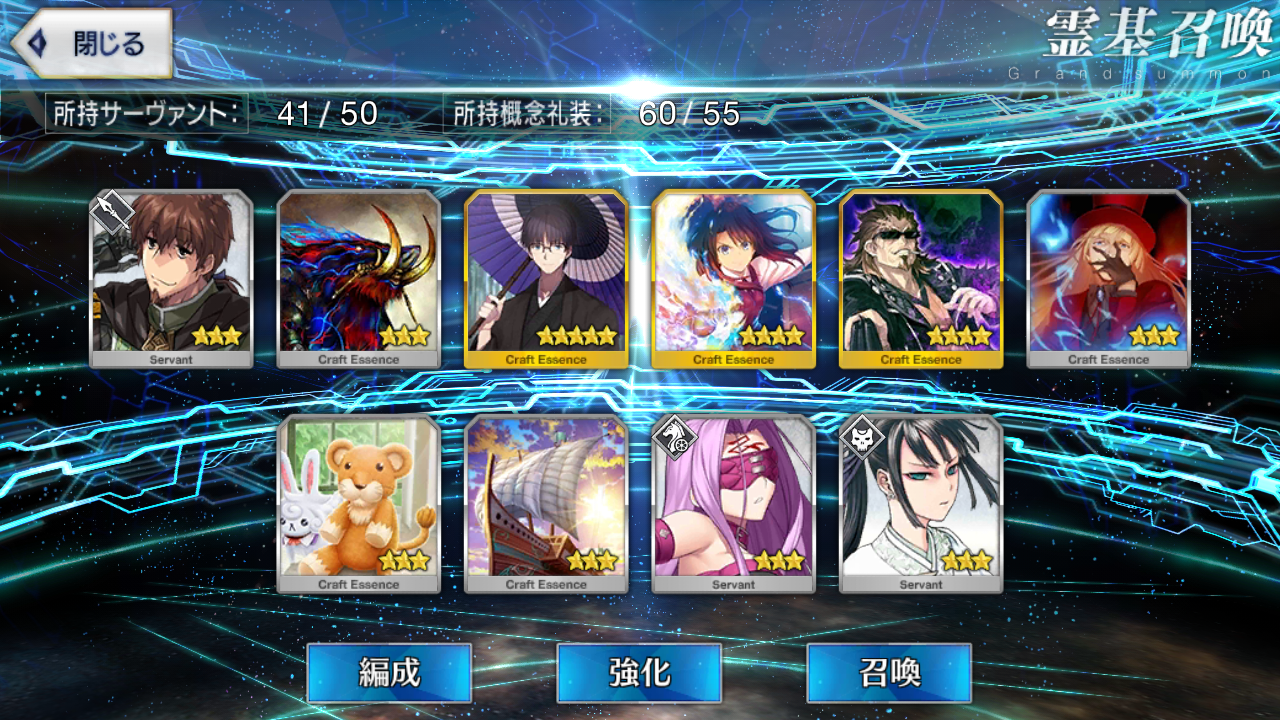Choose the pink-haired blindfolded Rider servant
Viewport: 1280px width, 720px height.
click(733, 503)
